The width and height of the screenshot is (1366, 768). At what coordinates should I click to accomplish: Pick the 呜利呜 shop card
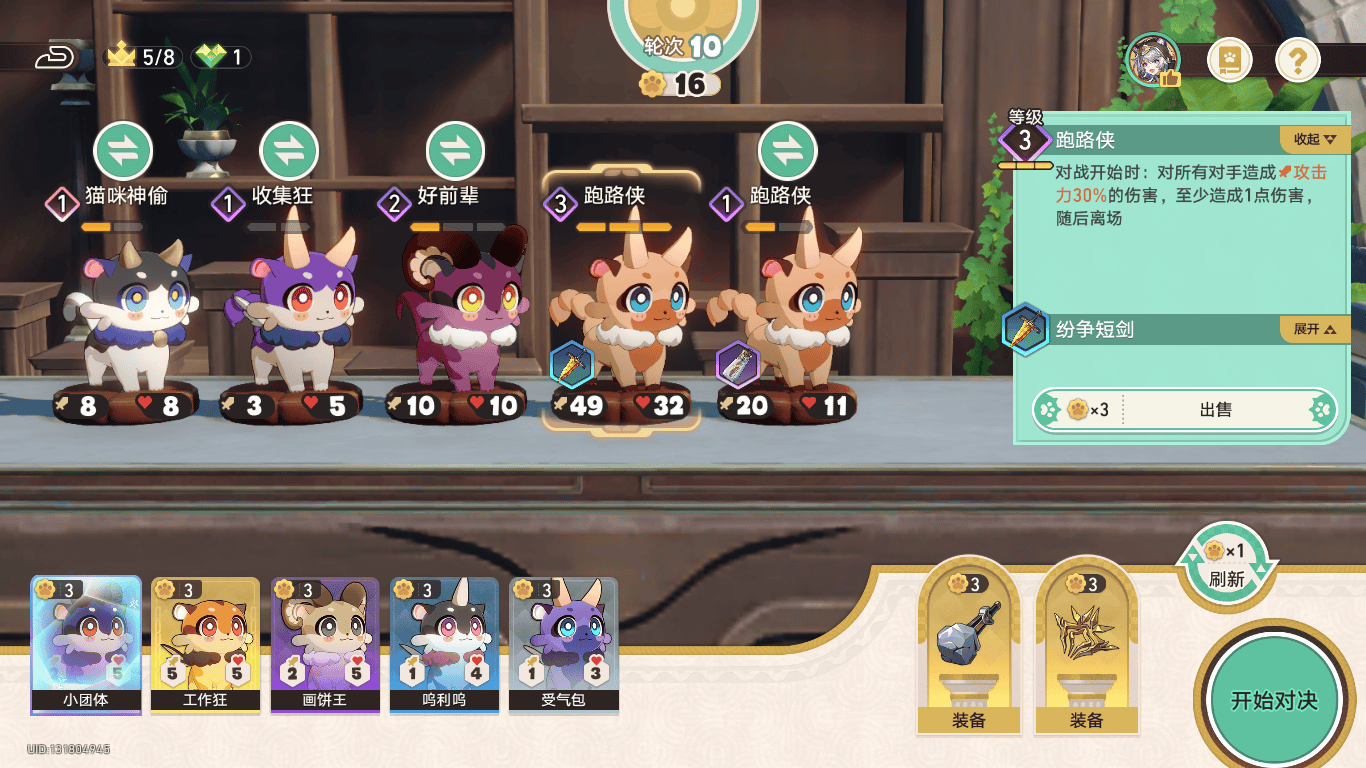coord(444,645)
